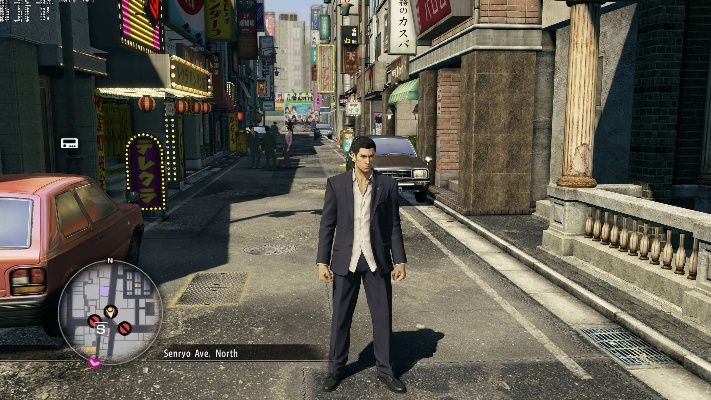The image size is (711, 400).
Task: Select the purple building on the minimap
Action: (104, 290)
